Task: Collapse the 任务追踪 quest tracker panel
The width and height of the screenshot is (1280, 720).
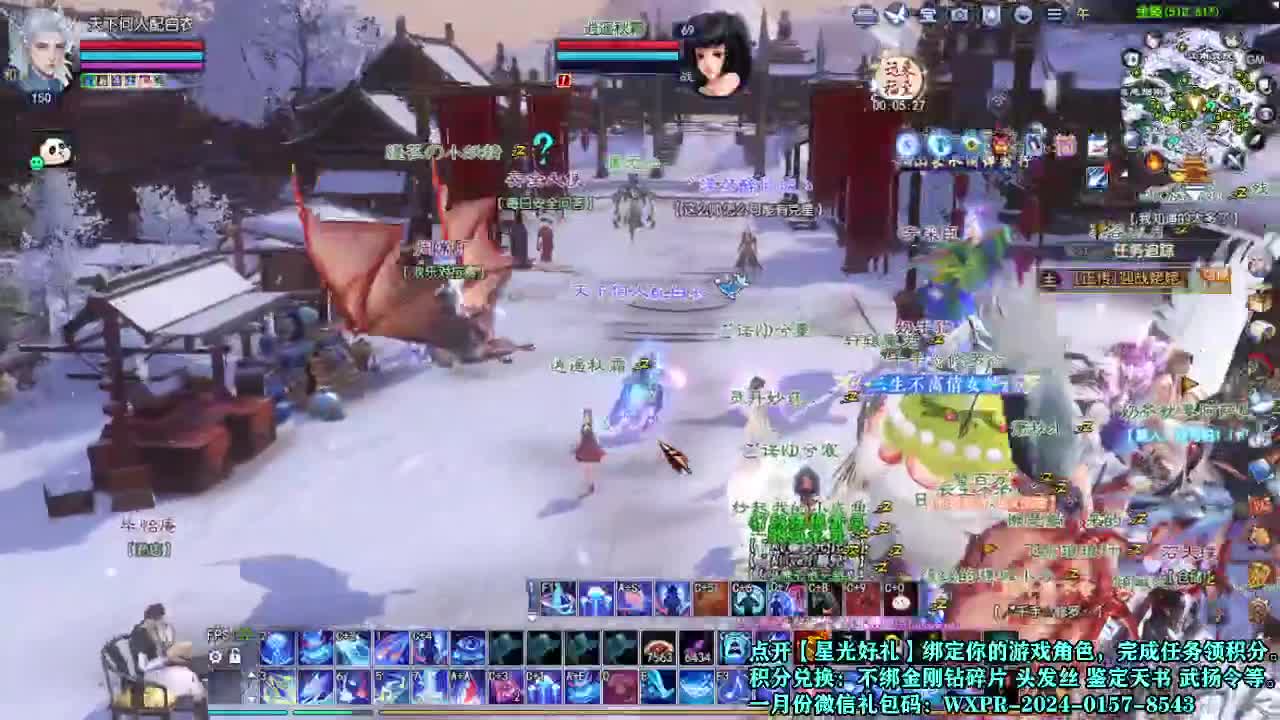Action: (x=1077, y=250)
